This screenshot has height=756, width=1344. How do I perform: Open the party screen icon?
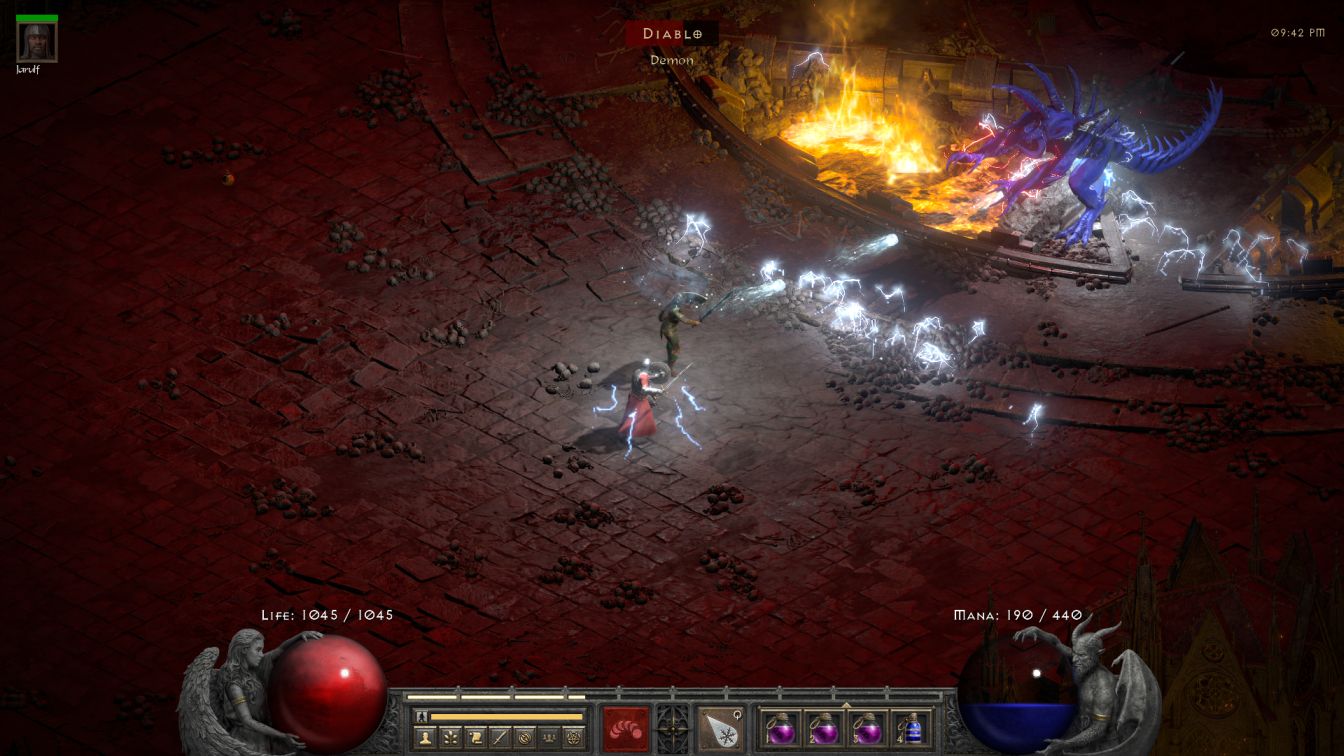tap(548, 738)
